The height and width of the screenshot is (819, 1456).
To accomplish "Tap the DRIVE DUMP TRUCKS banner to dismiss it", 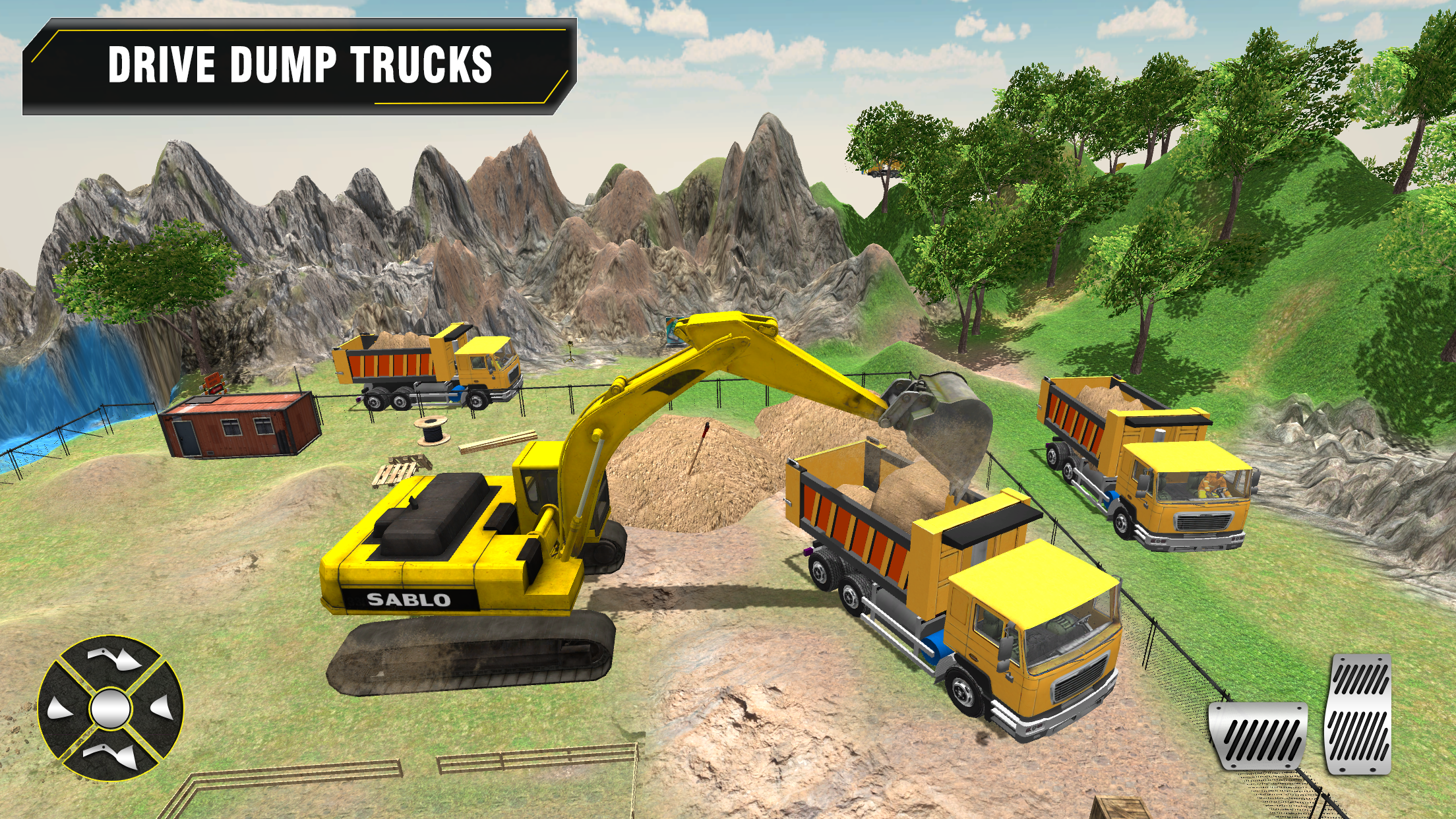I will 297,66.
